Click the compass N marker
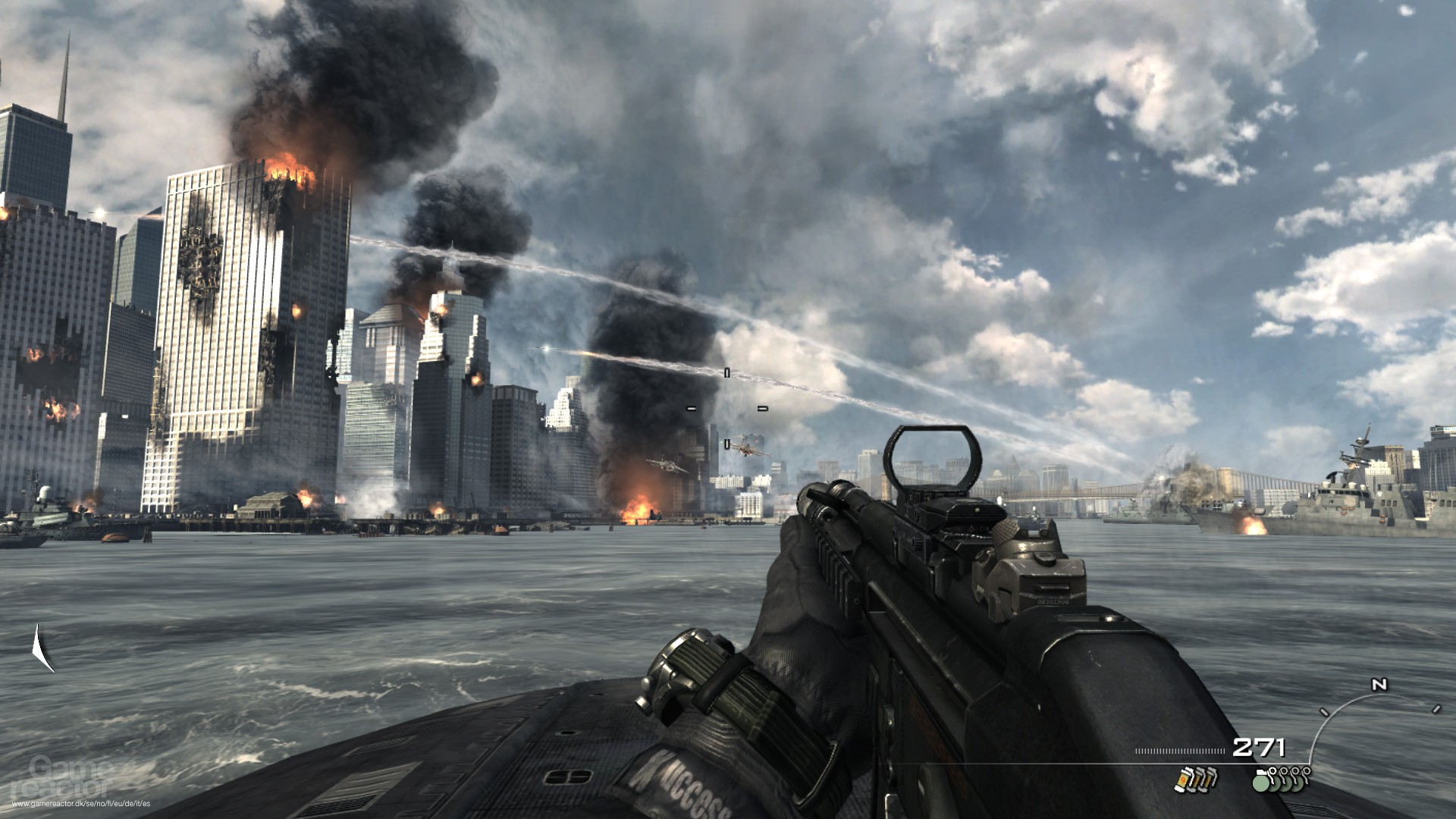 pos(1379,684)
